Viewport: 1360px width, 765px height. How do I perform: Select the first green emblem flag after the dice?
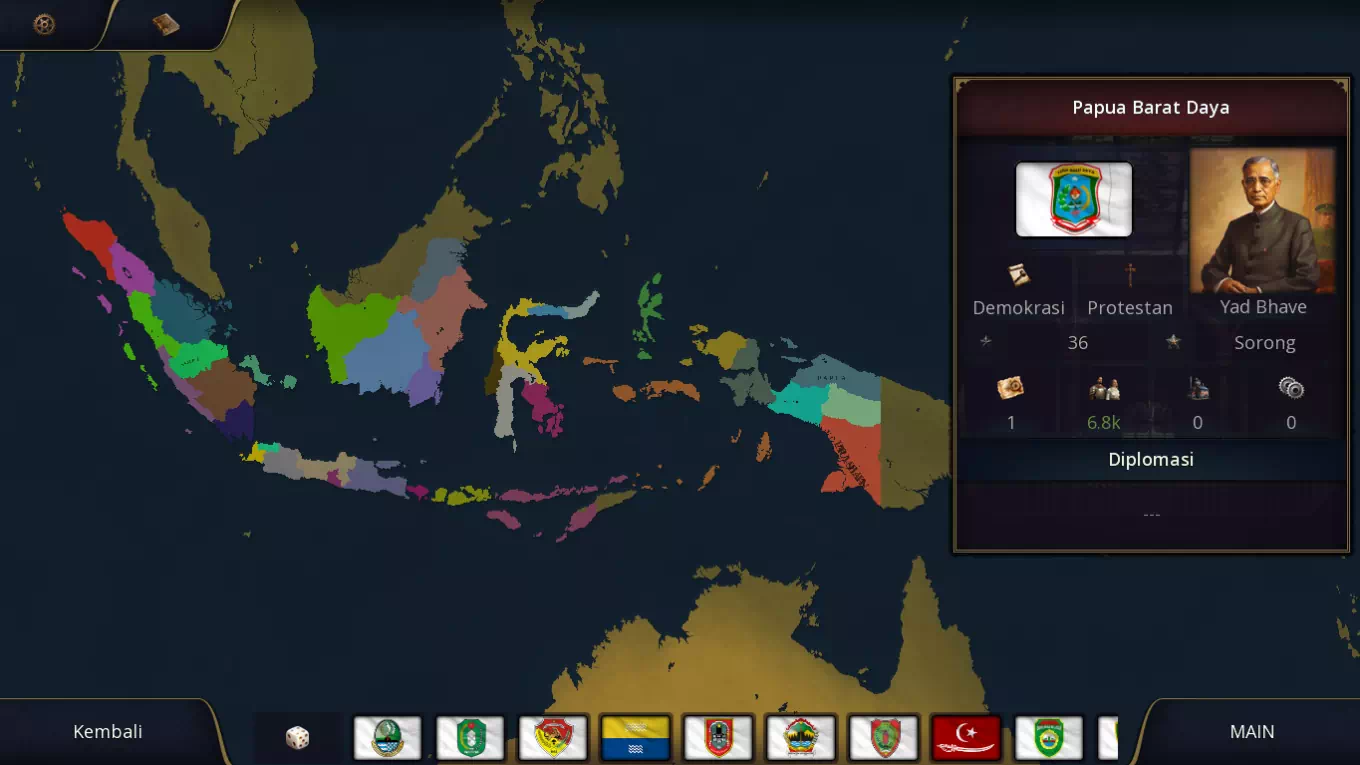(x=387, y=737)
